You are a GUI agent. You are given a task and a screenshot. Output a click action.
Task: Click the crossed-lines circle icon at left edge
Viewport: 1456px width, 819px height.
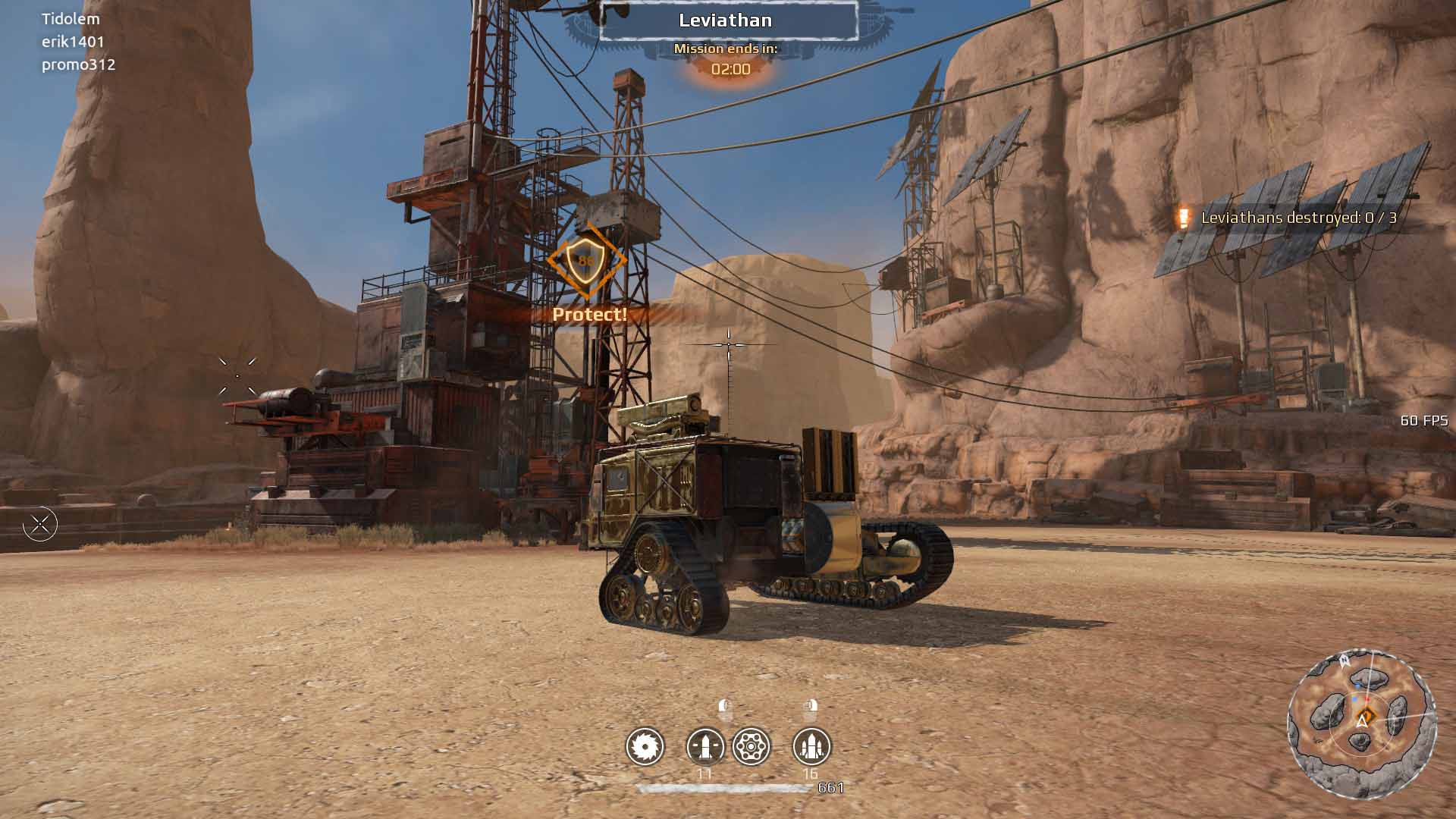tap(40, 524)
